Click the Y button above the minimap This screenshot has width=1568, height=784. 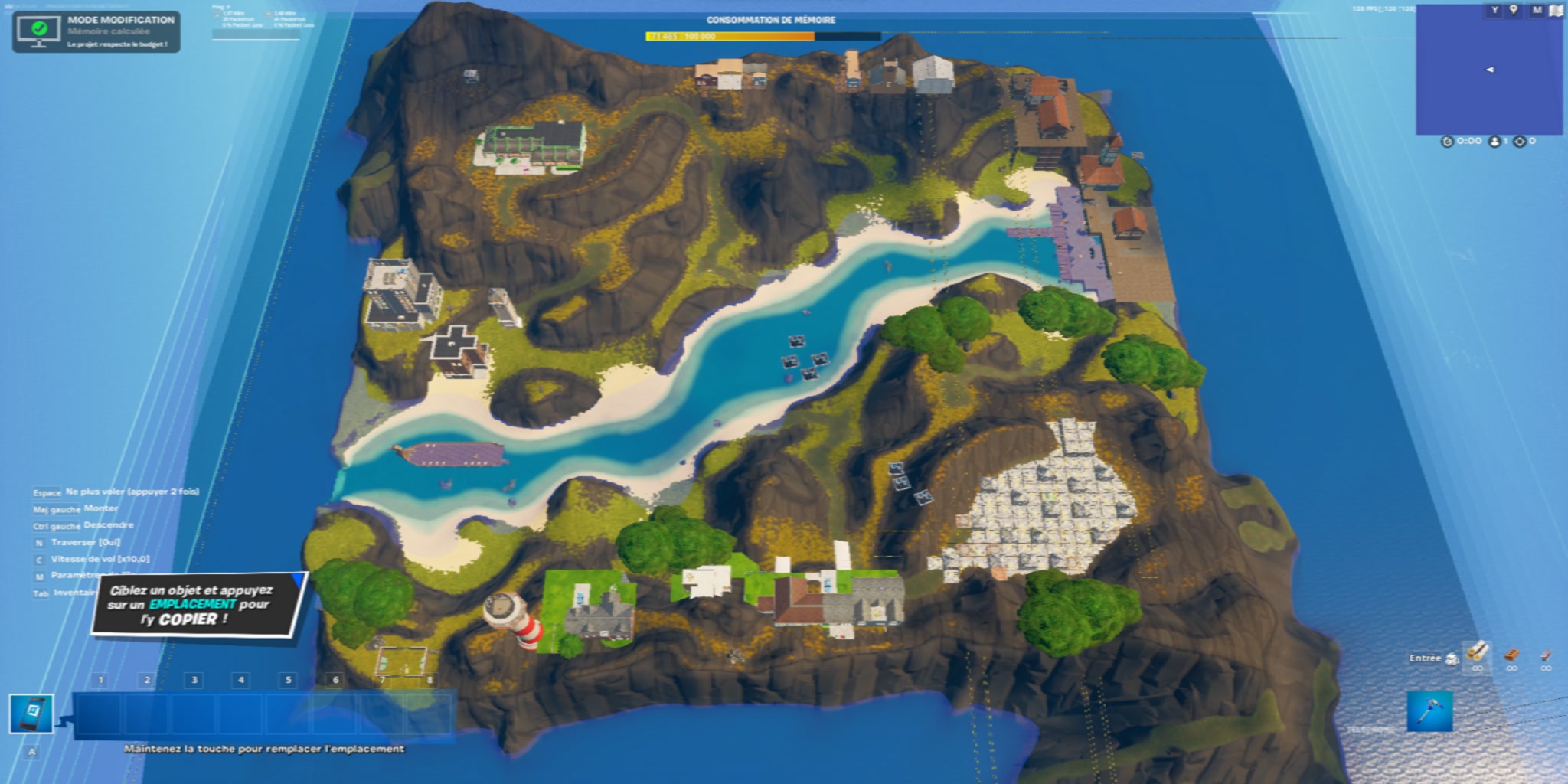pyautogui.click(x=1494, y=10)
